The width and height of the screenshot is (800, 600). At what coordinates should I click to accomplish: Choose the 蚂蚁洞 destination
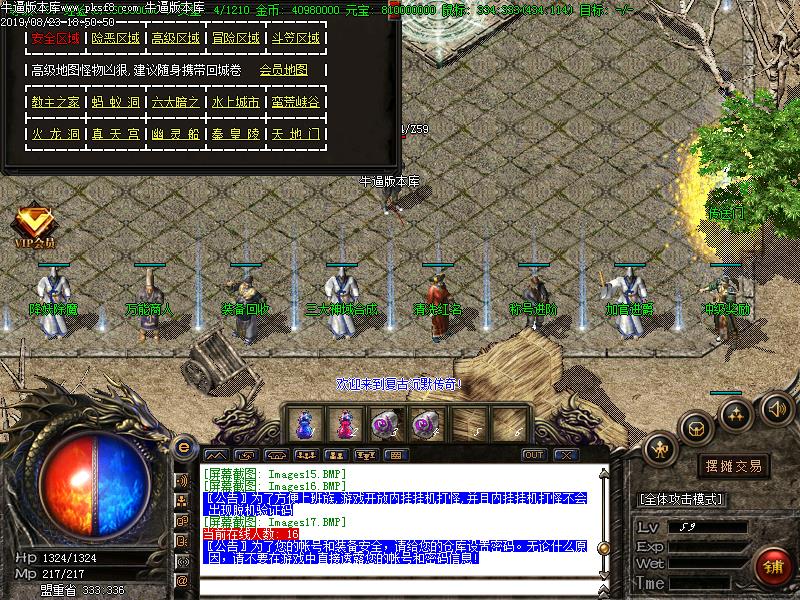(115, 102)
